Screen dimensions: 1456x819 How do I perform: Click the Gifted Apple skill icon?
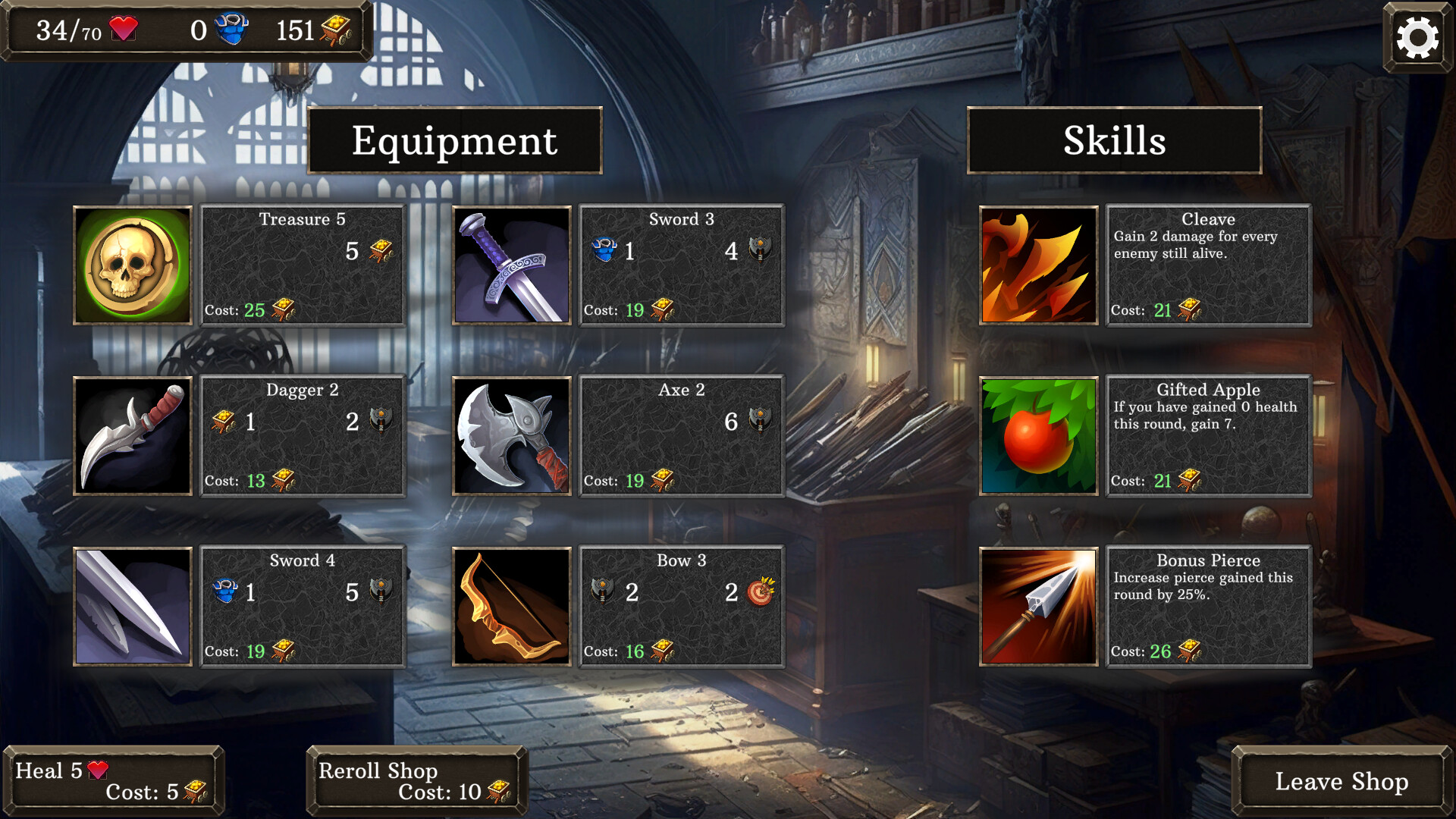1038,436
